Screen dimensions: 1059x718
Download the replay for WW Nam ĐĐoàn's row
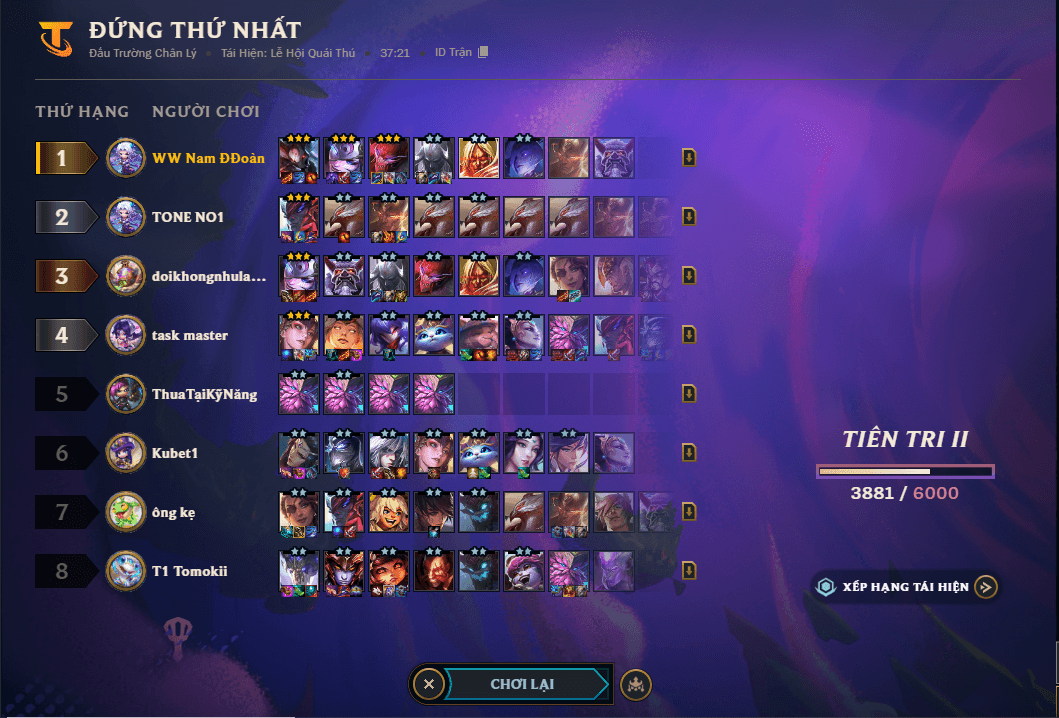pyautogui.click(x=689, y=158)
